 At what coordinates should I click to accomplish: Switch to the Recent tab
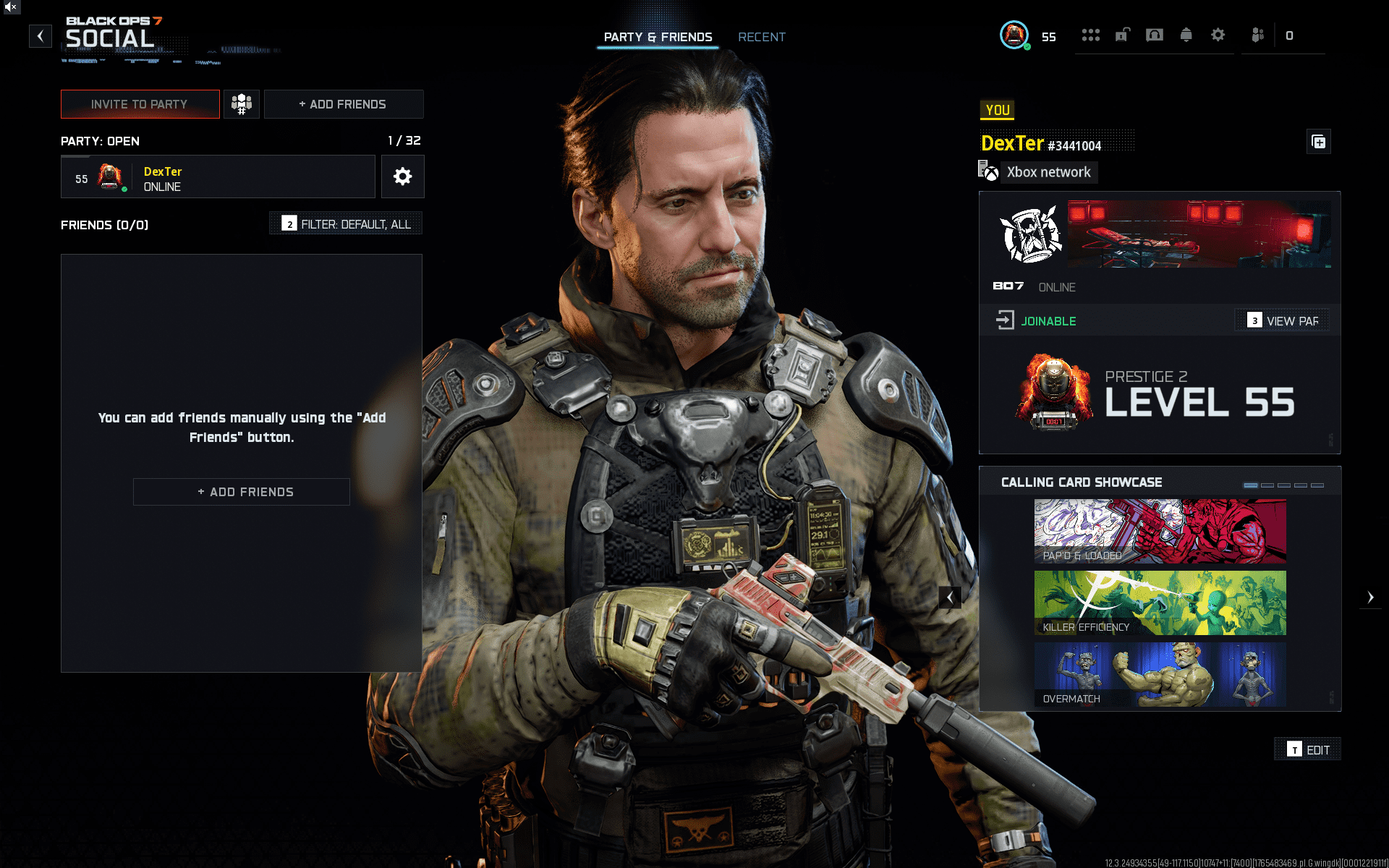coord(762,37)
